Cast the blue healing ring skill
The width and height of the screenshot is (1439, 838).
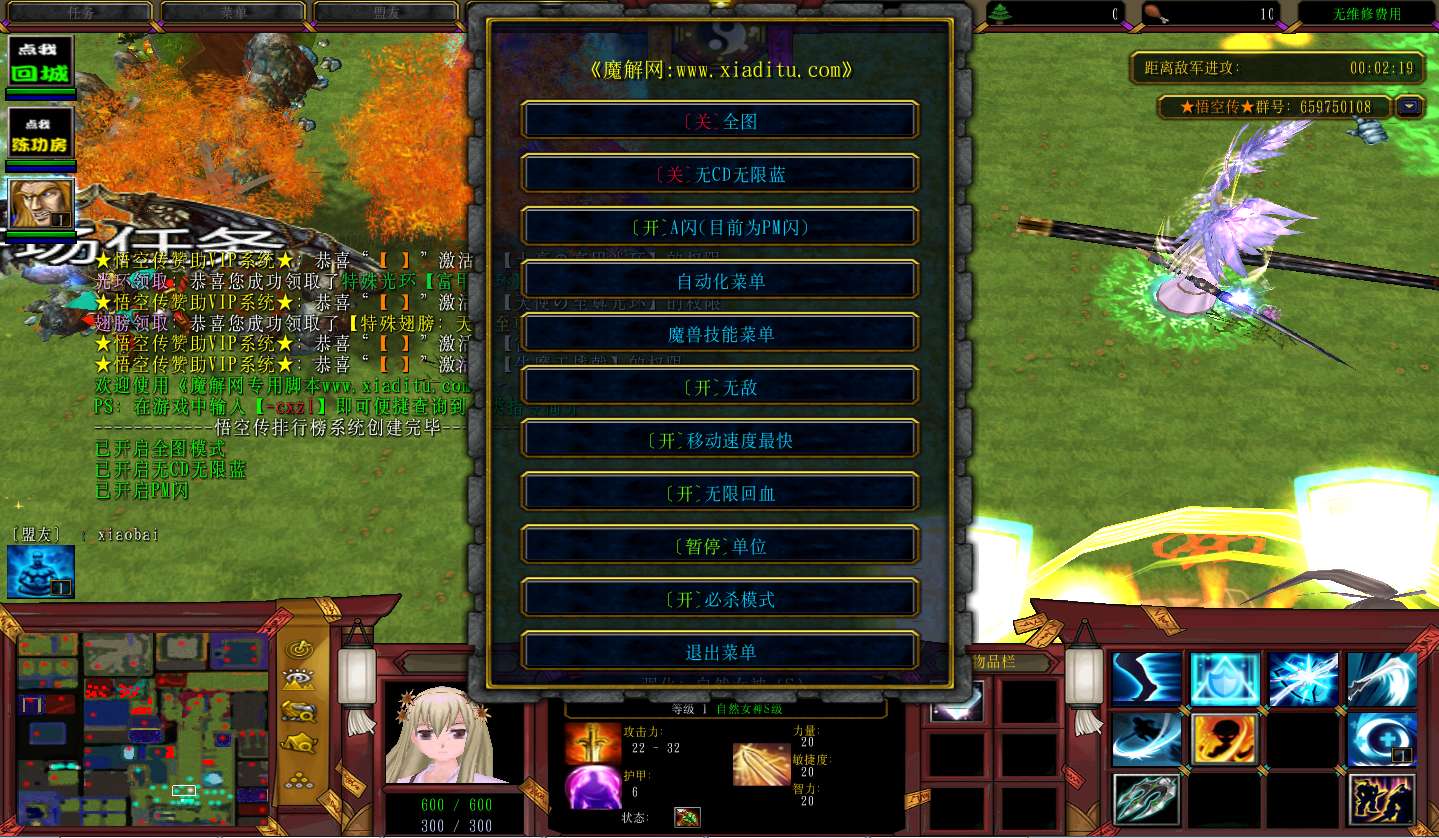(x=1381, y=740)
